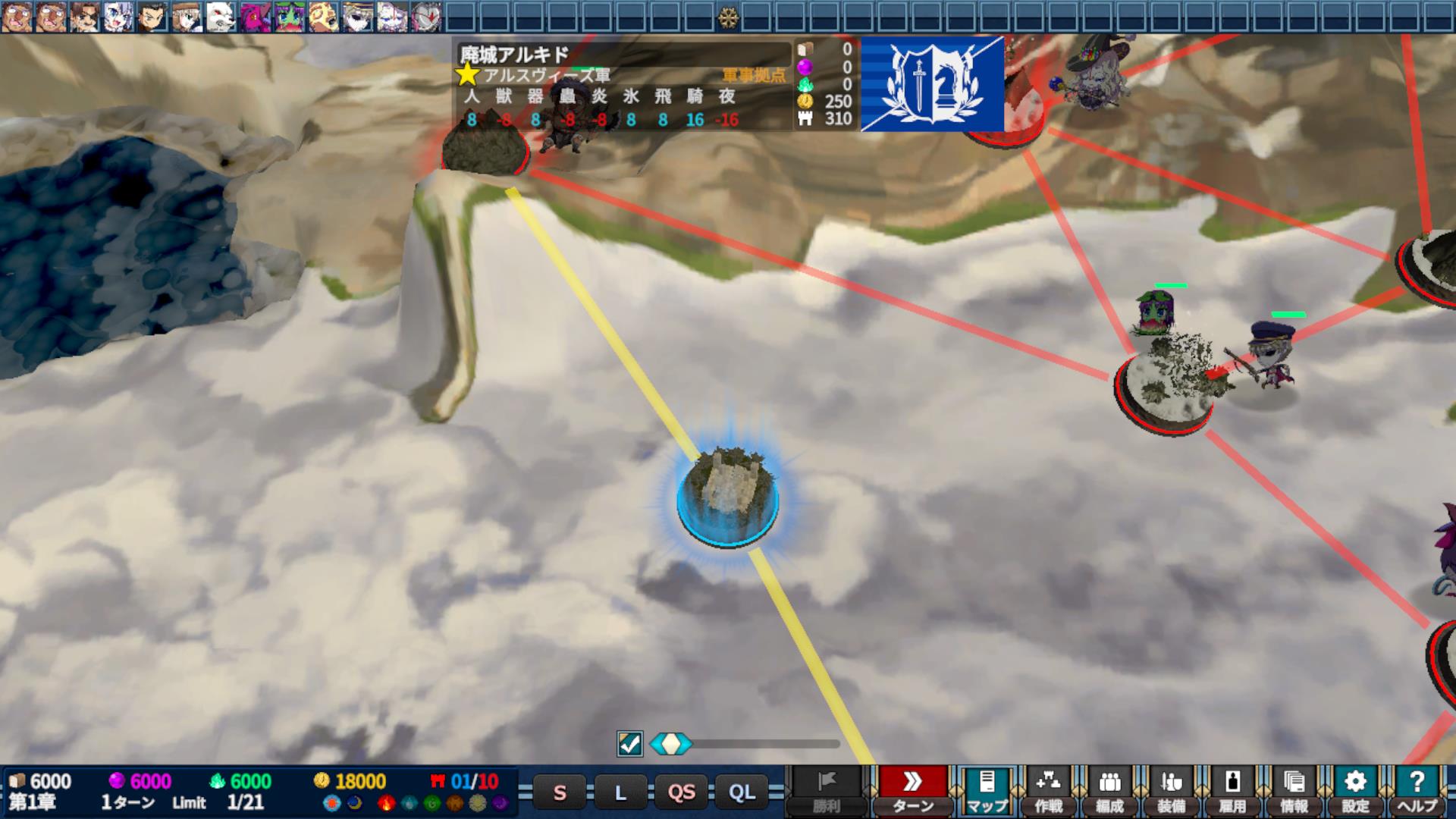Open the ヘルプ help menu

pyautogui.click(x=1417, y=790)
